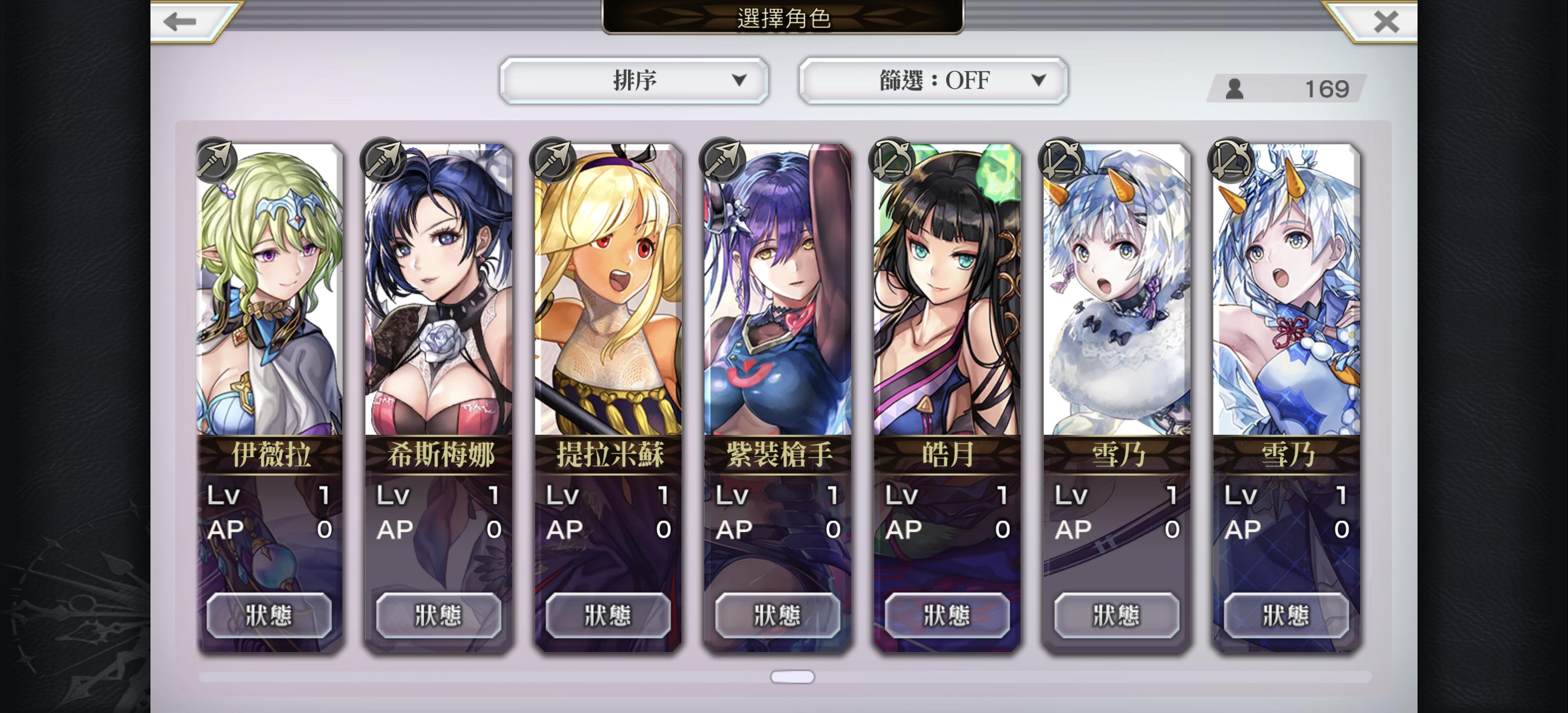
Task: Open 狀態 for 伊薇拉
Action: tap(270, 615)
